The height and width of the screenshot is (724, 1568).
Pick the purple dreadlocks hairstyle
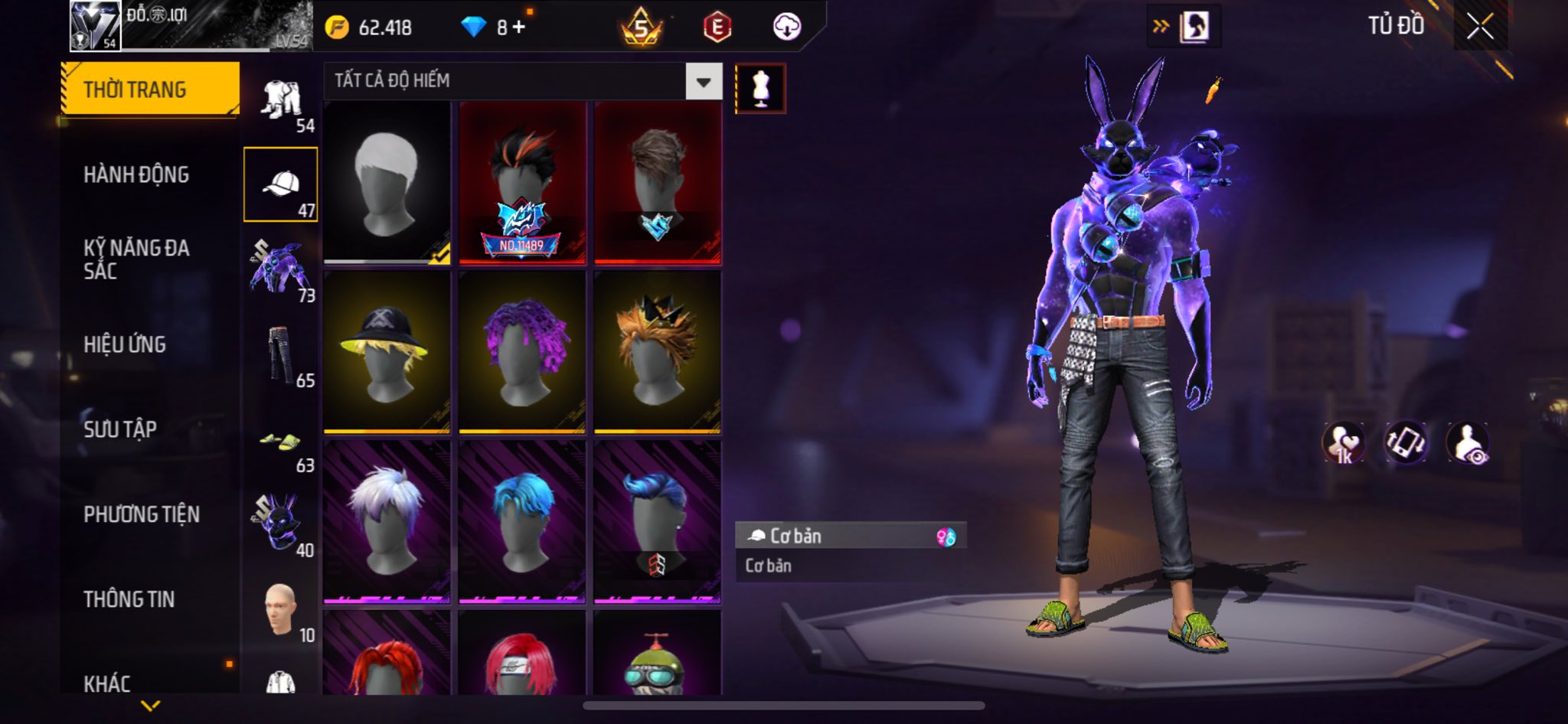tap(522, 352)
